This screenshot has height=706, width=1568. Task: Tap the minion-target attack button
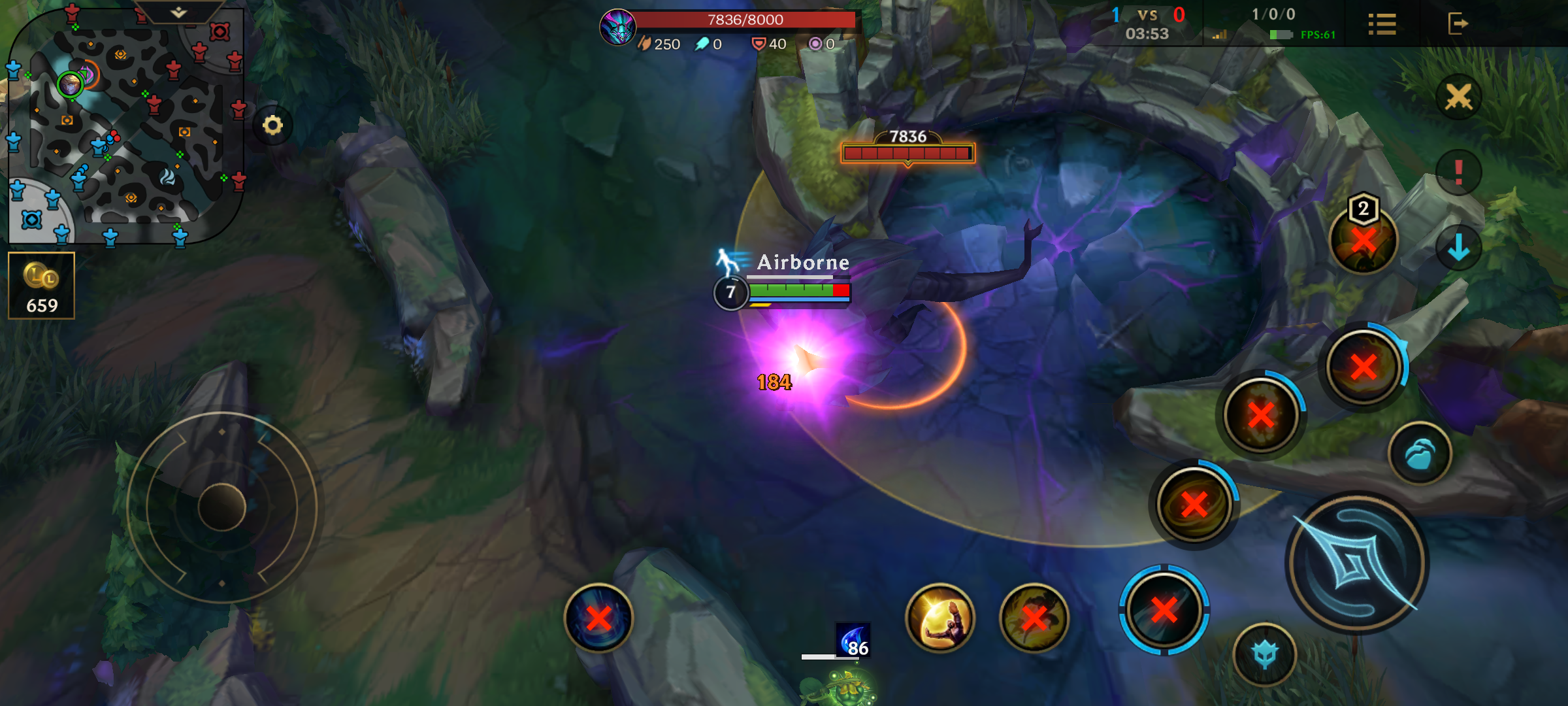click(x=1265, y=654)
